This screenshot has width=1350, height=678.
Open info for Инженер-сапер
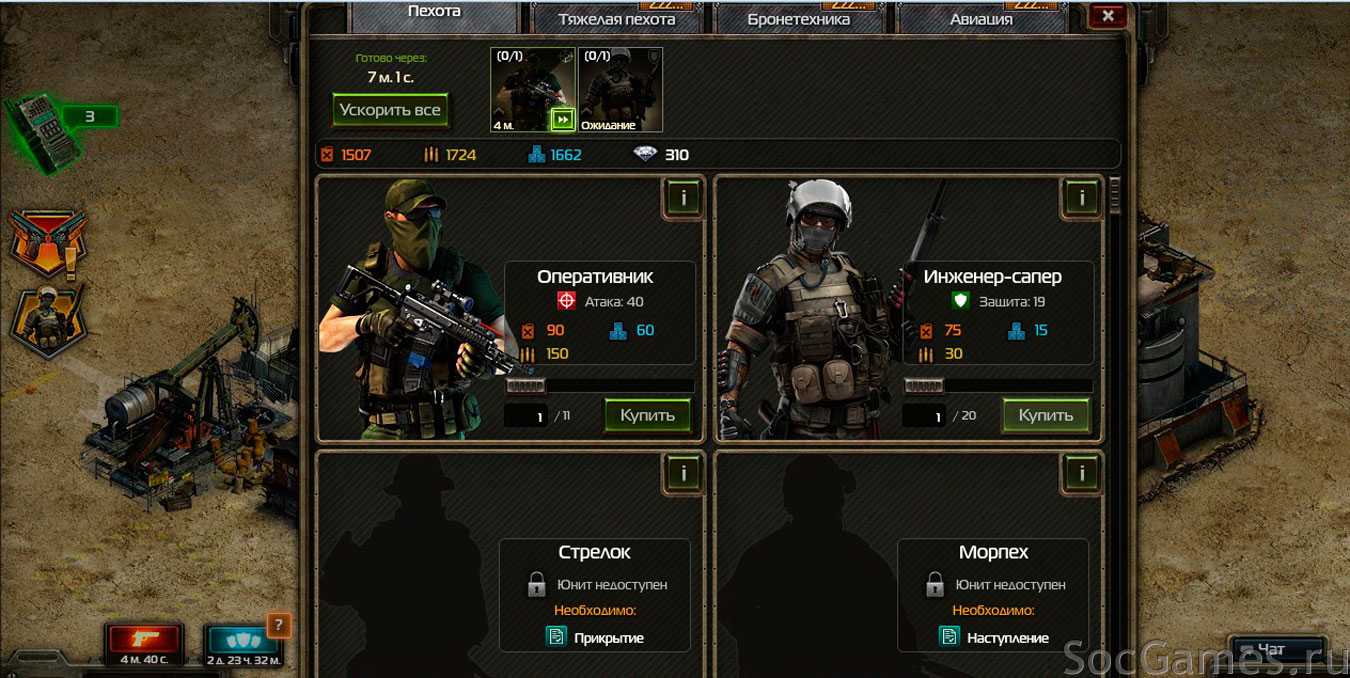(1081, 198)
